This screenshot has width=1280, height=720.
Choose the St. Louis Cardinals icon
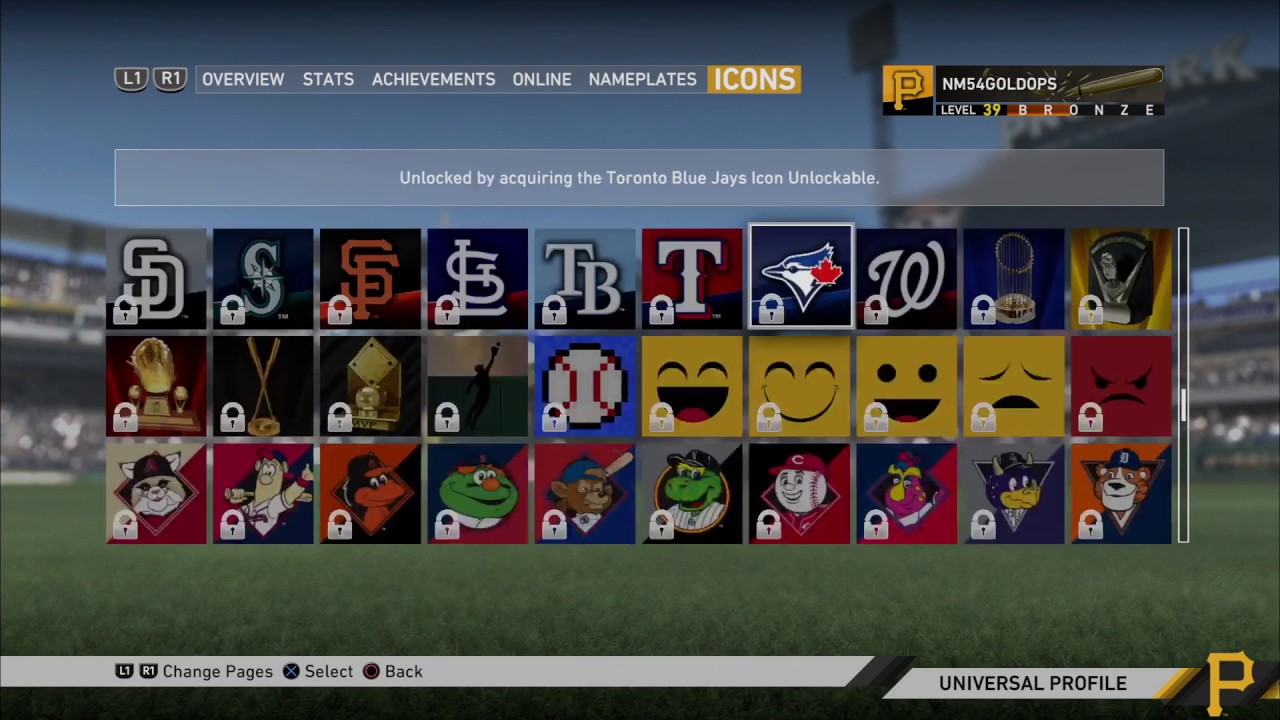click(x=477, y=278)
